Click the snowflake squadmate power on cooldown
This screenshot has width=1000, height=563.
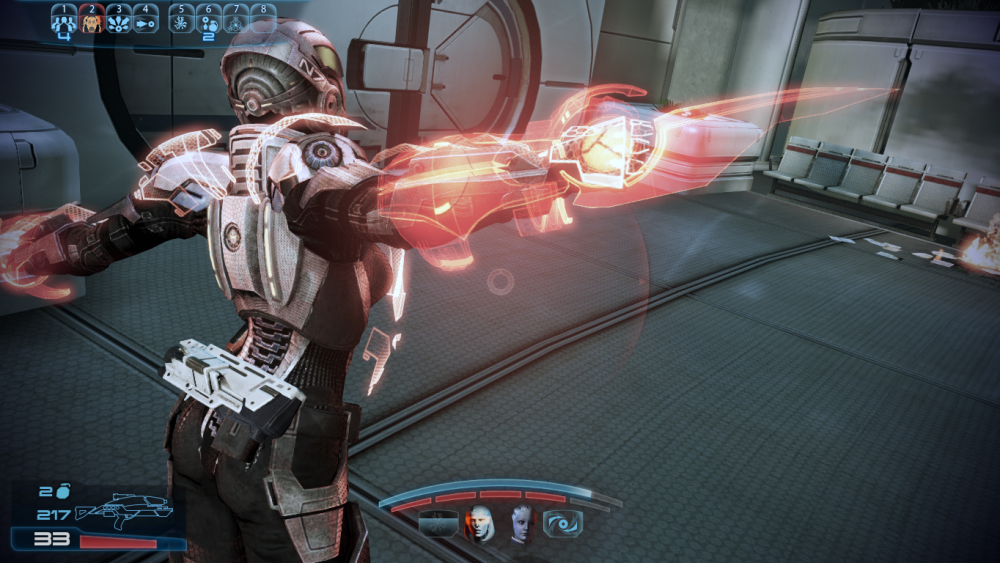pyautogui.click(x=438, y=523)
